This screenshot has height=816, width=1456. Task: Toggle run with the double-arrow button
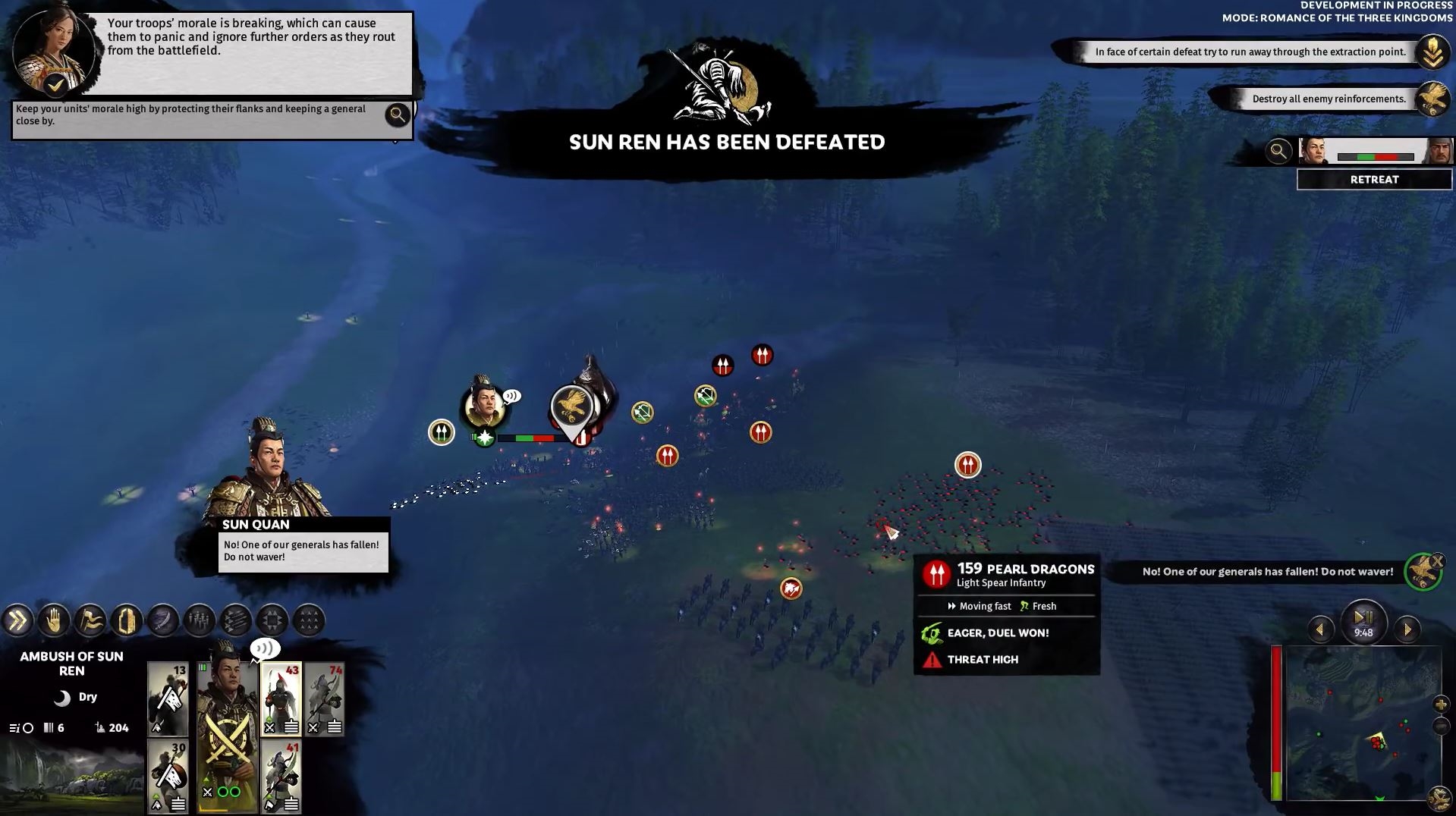pyautogui.click(x=17, y=621)
